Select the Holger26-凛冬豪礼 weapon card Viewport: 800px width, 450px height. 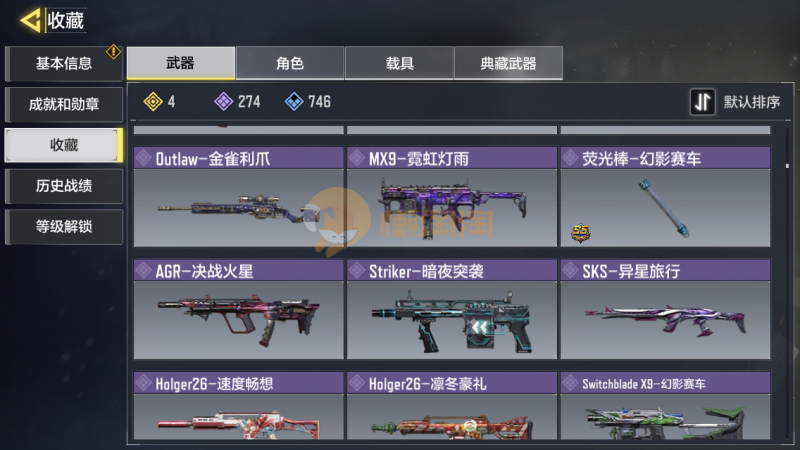(451, 408)
